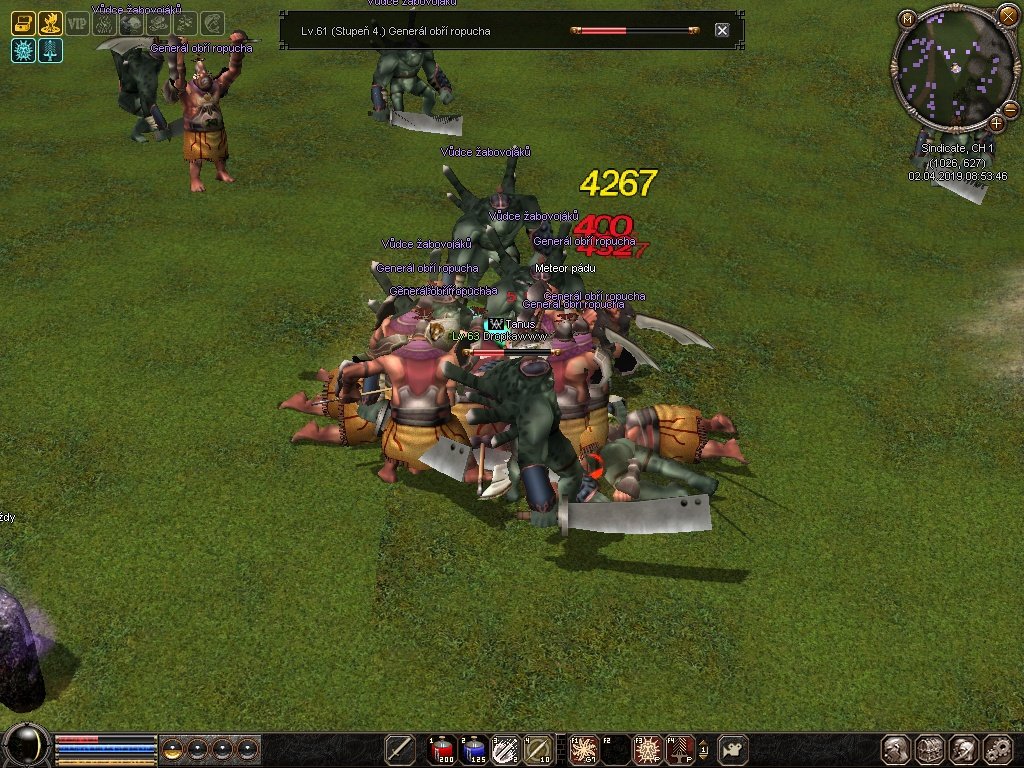1024x768 pixels.
Task: Click the teal sword skill buff icon
Action: pyautogui.click(x=50, y=51)
